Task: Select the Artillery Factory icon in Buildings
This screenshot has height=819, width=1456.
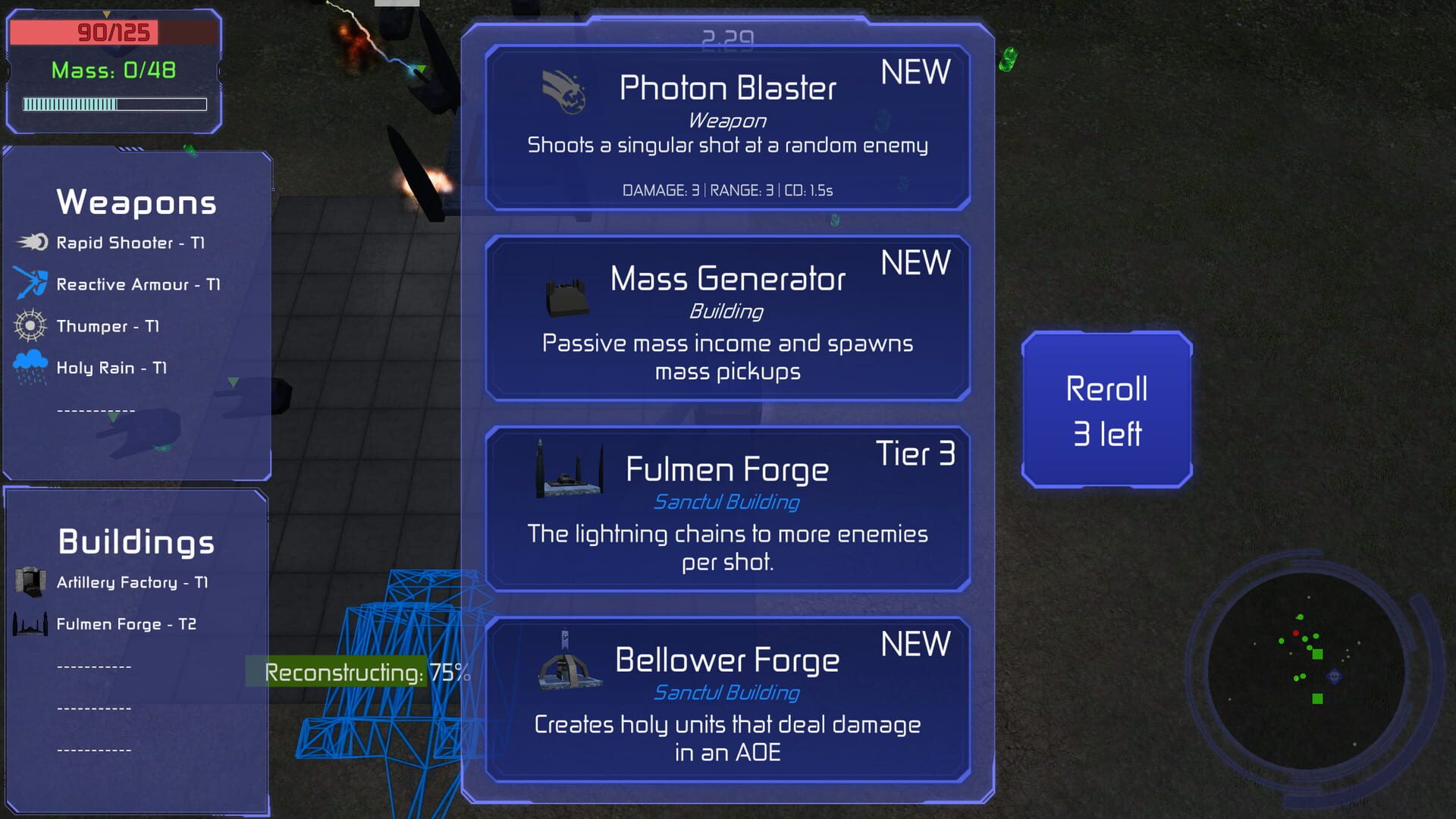Action: (x=29, y=581)
